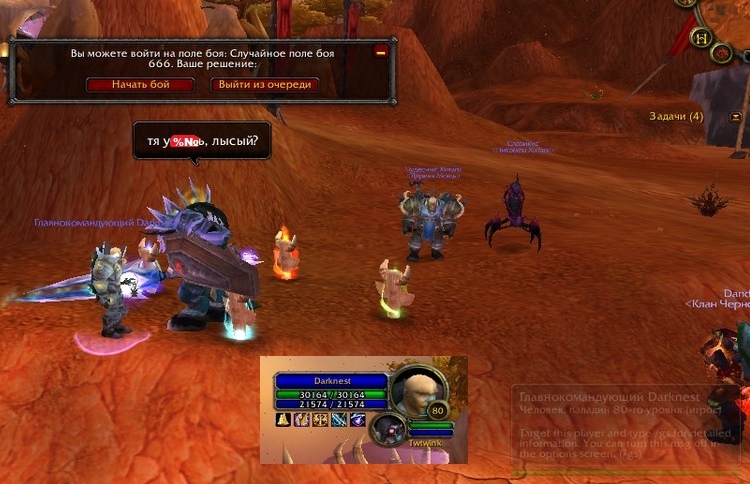Click the "Начать бой" button
750x484 pixels.
[140, 85]
